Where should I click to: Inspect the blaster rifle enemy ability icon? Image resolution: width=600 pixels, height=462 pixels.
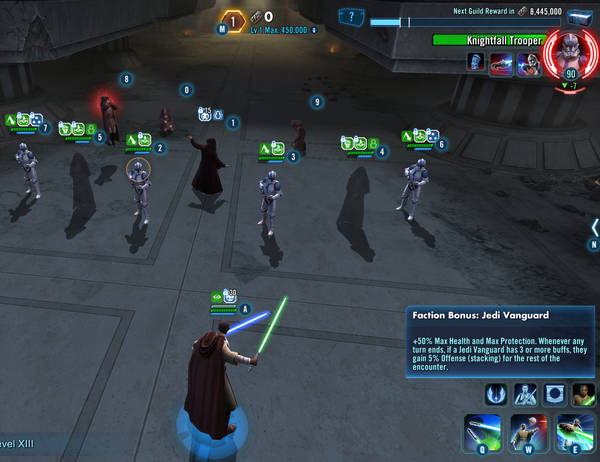tap(501, 62)
